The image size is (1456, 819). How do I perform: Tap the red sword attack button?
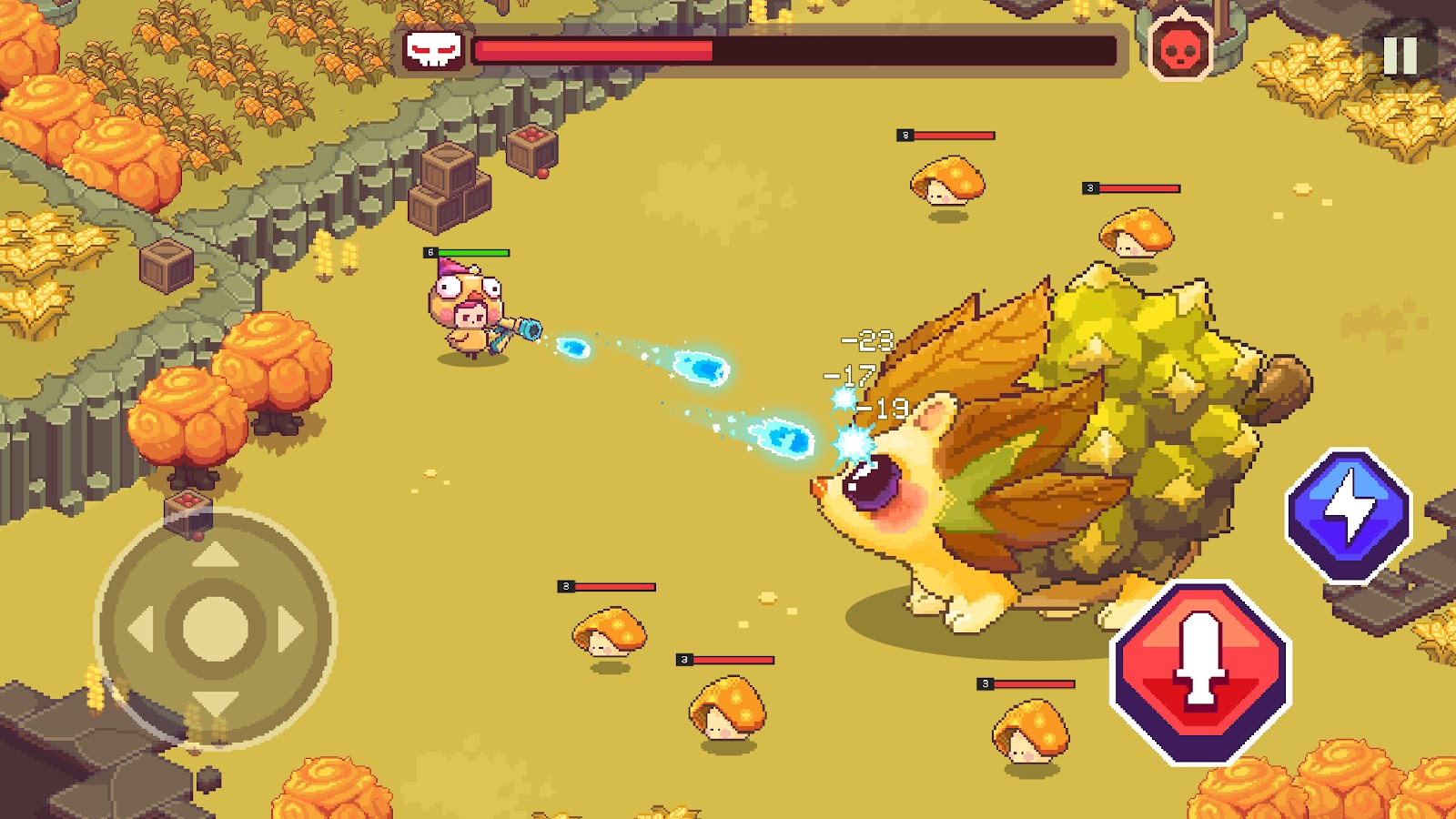click(1201, 672)
